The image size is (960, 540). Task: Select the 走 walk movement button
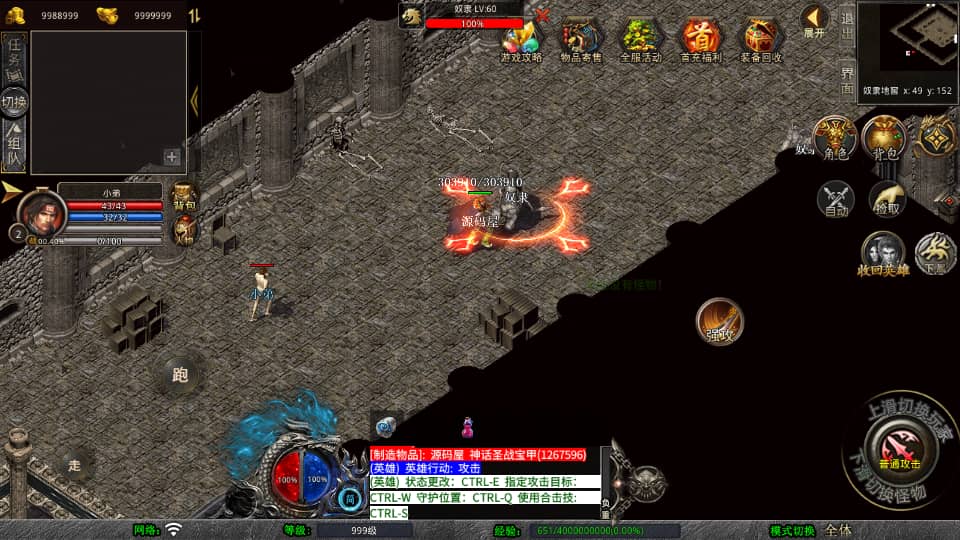74,464
